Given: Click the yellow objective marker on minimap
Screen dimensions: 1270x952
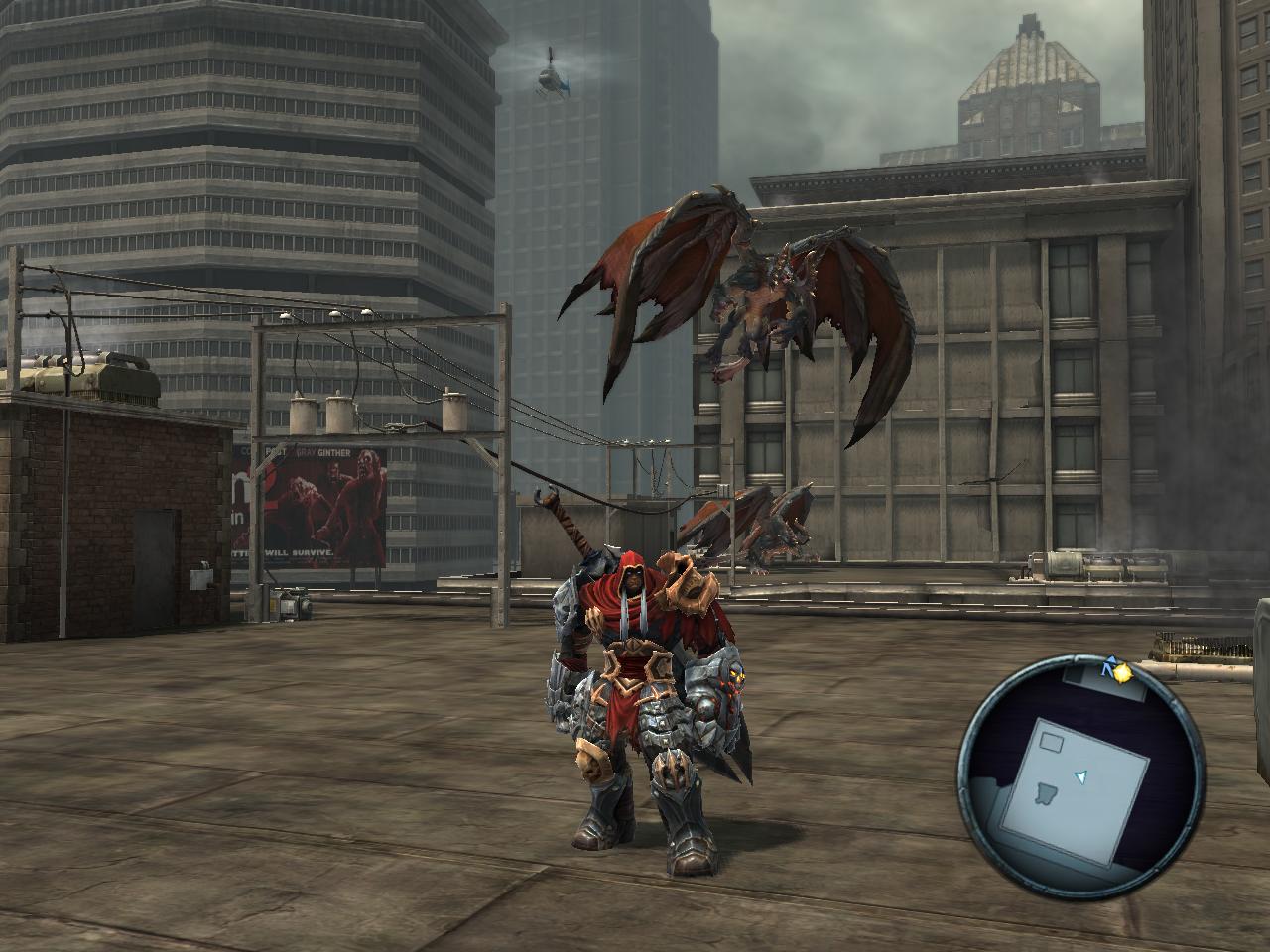Looking at the screenshot, I should pos(1123,673).
